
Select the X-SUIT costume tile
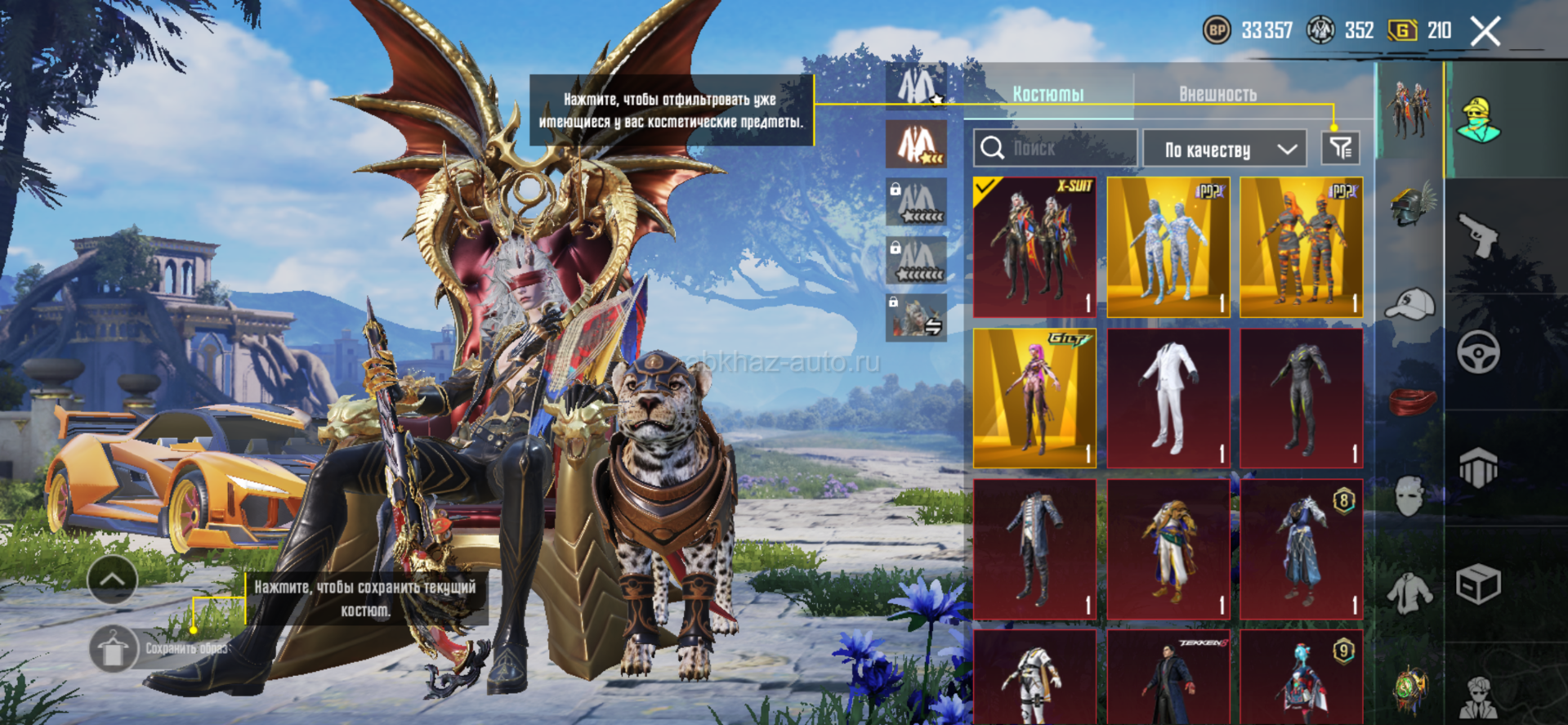coord(1034,247)
